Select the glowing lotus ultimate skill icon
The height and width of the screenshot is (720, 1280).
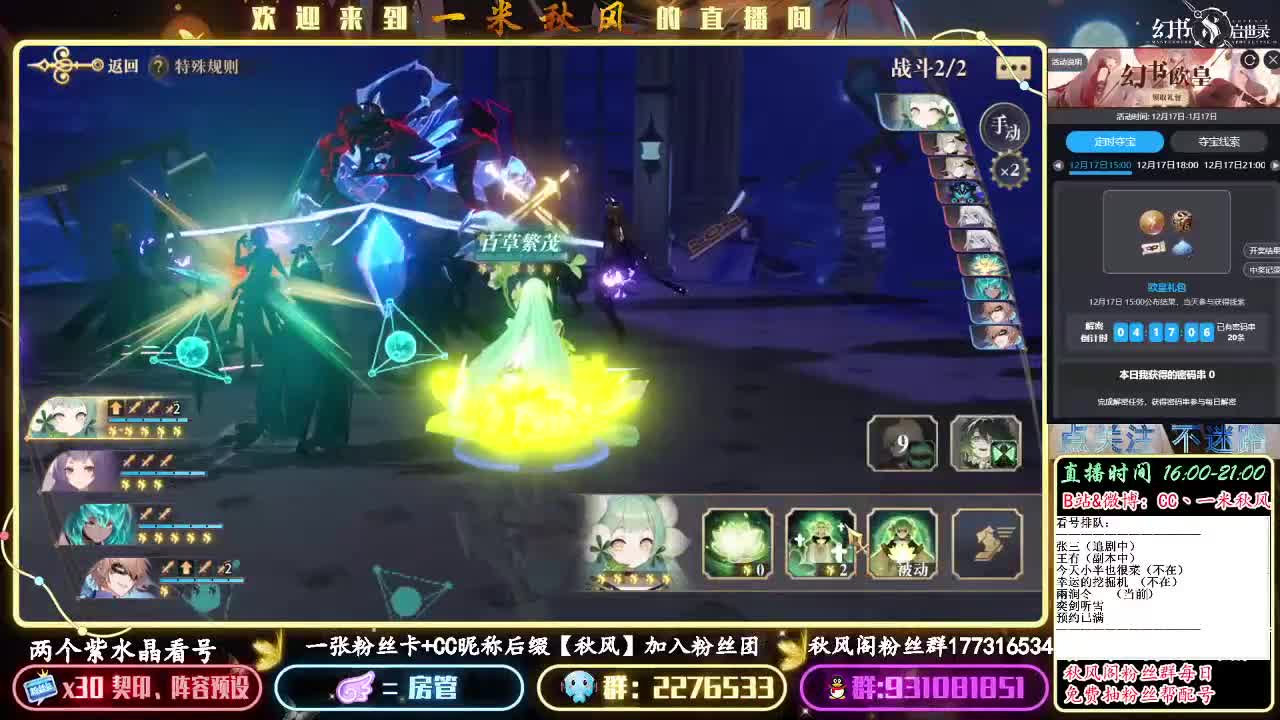point(735,545)
